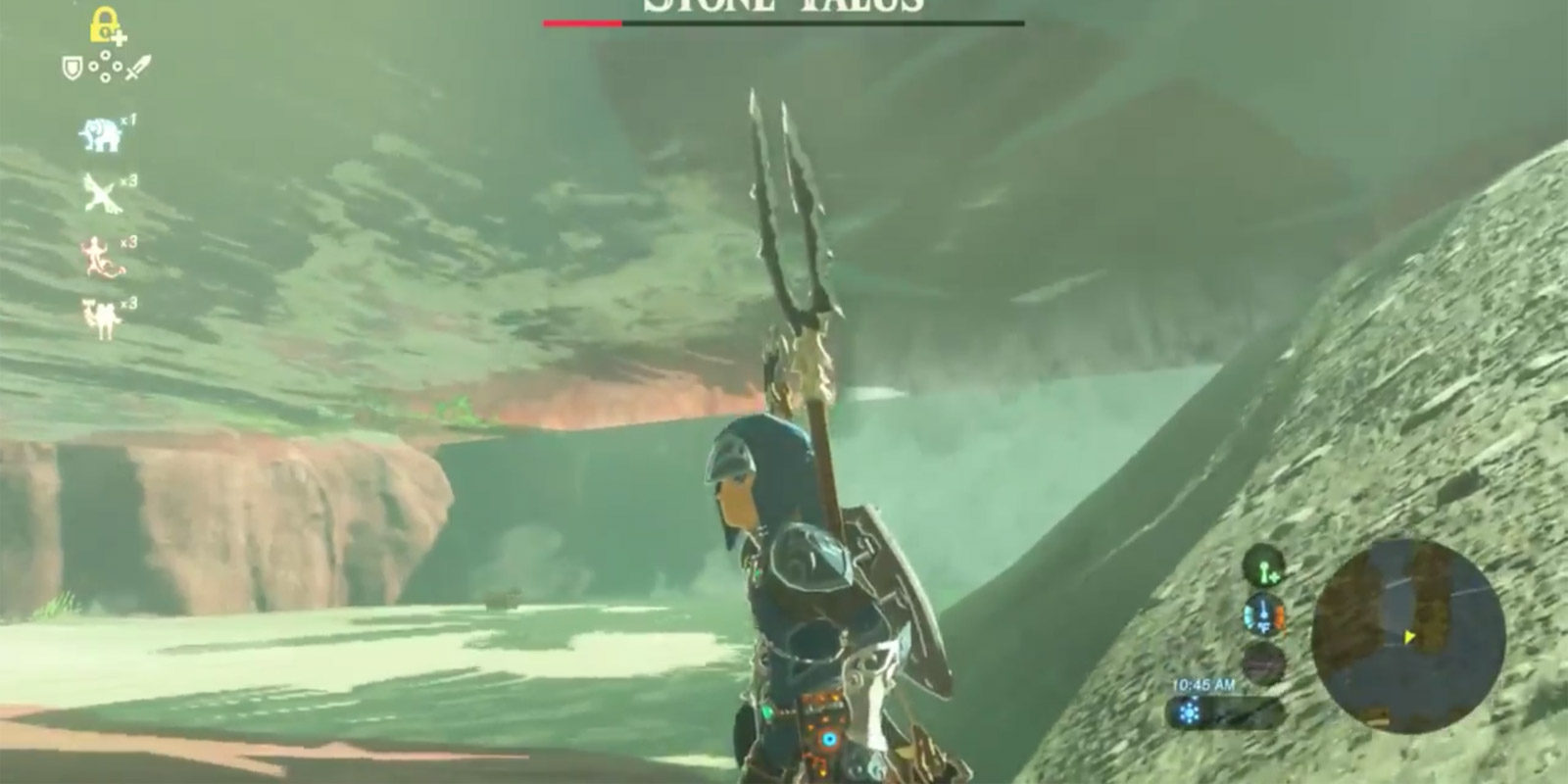Open the circular temperature gauge showing Fahrenheit
Screen dimensions: 1568x784
point(1263,613)
